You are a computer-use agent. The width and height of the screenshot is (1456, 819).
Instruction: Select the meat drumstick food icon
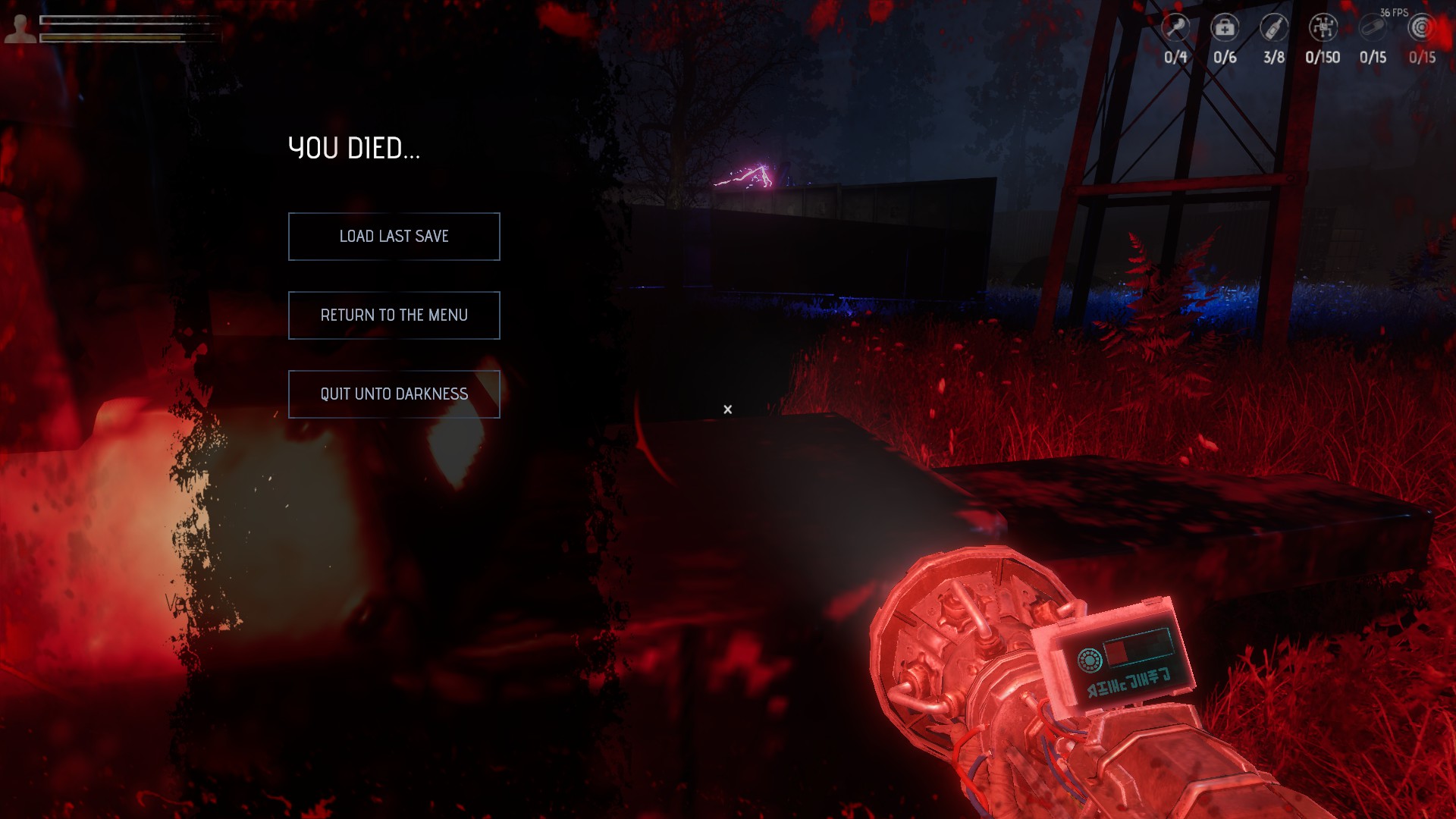[1175, 28]
